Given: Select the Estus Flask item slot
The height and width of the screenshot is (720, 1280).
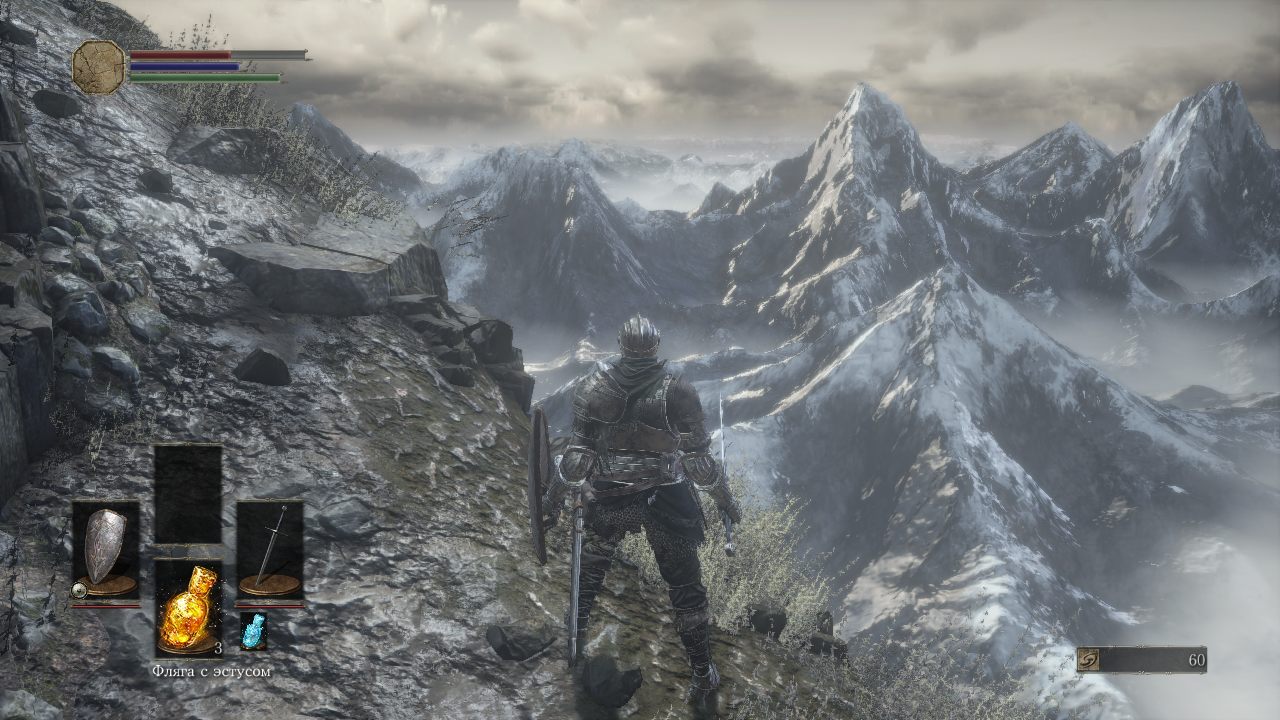Looking at the screenshot, I should [188, 607].
